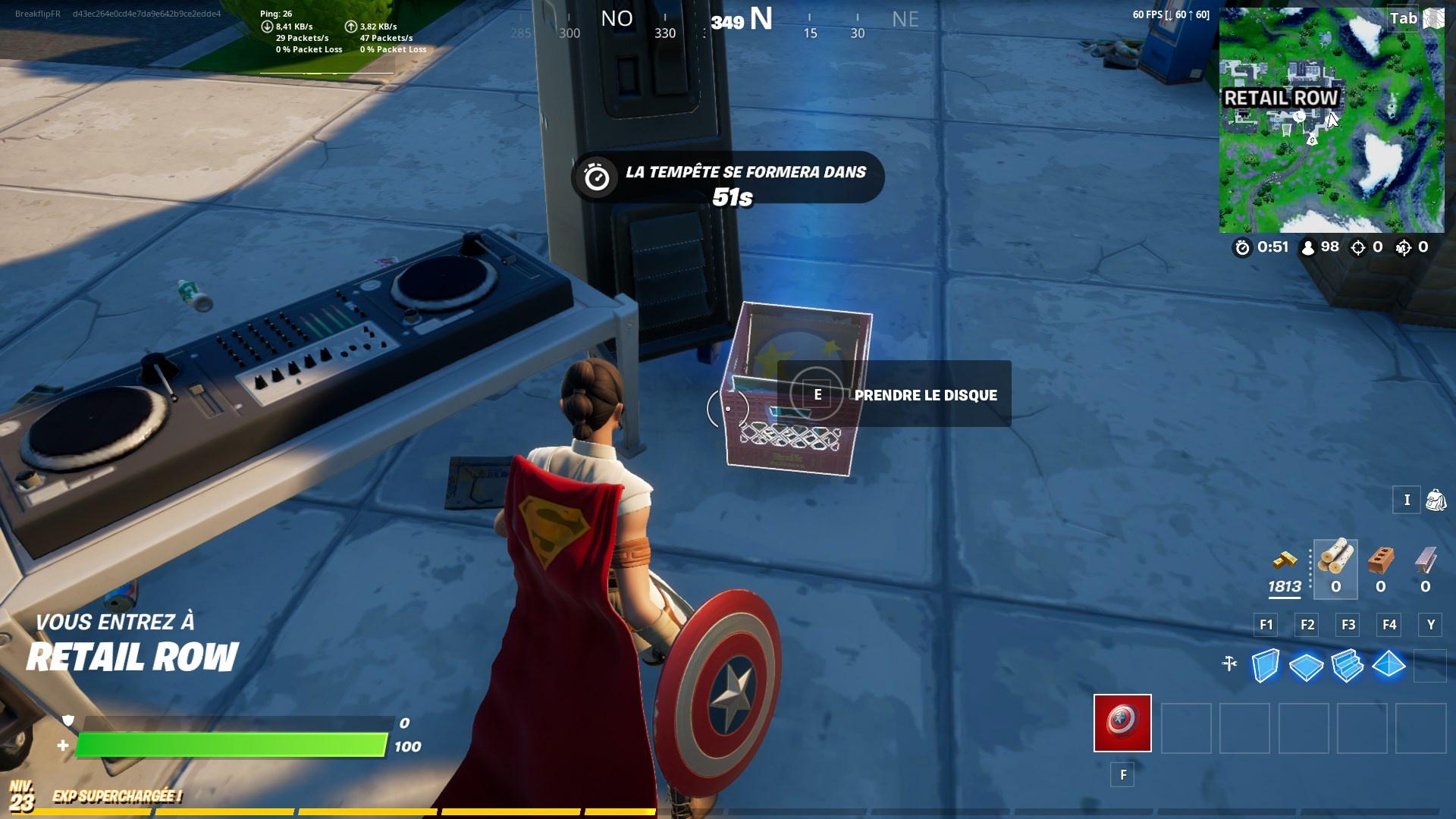Viewport: 1456px width, 819px height.
Task: Click the Prendre le disque prompt
Action: pyautogui.click(x=926, y=394)
